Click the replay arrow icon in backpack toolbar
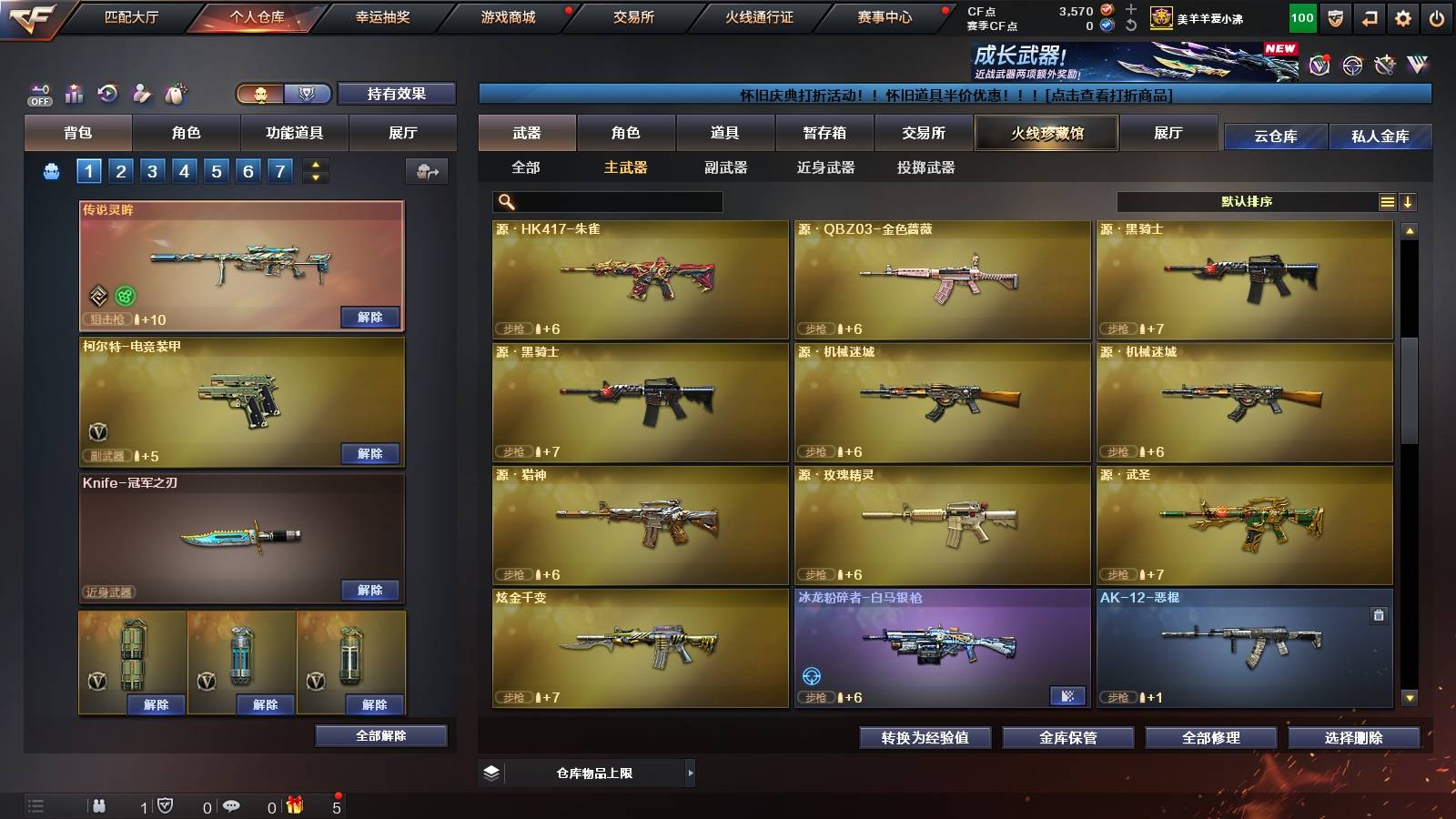Viewport: 1456px width, 819px height. (x=106, y=91)
